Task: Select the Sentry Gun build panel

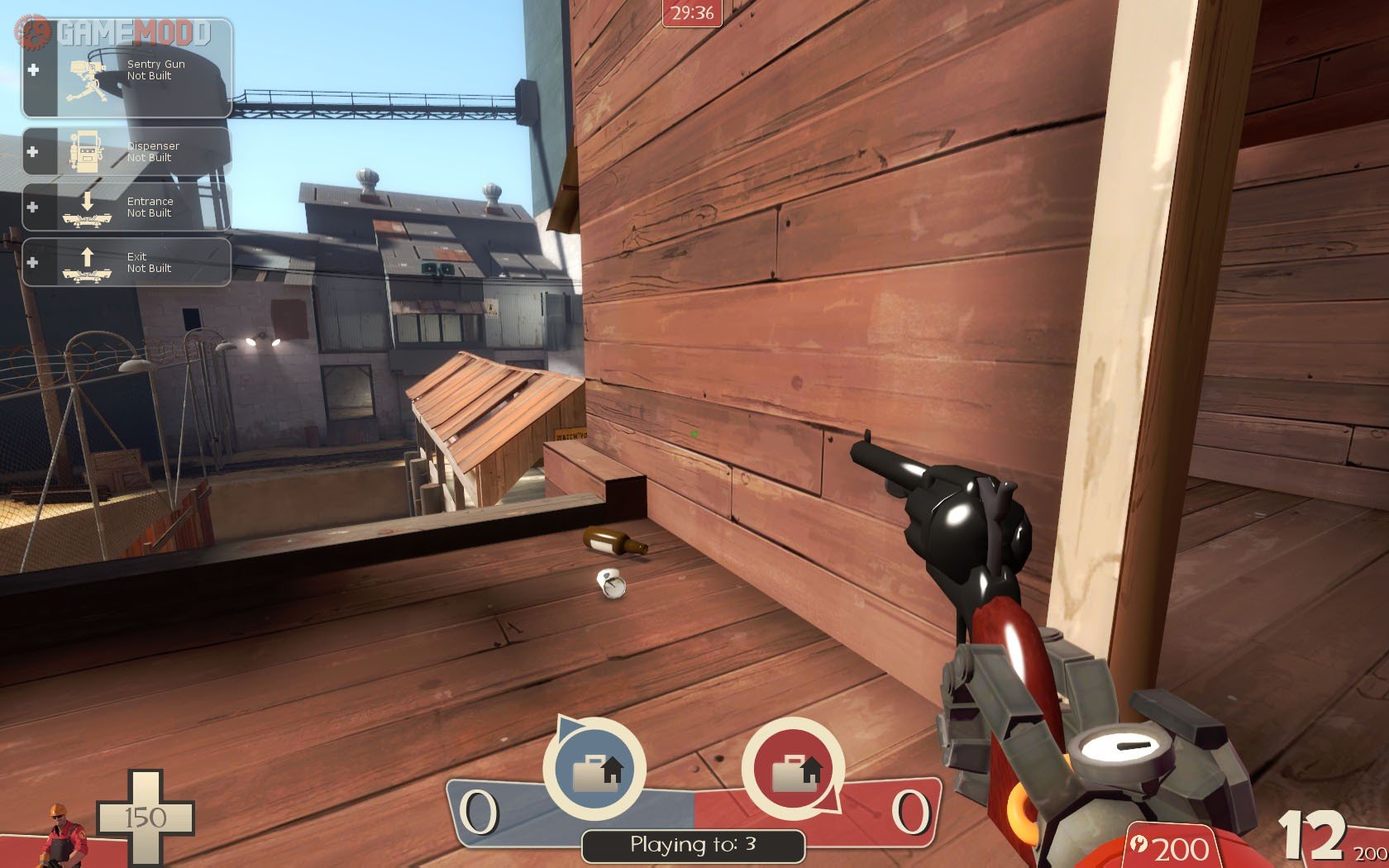Action: click(126, 73)
